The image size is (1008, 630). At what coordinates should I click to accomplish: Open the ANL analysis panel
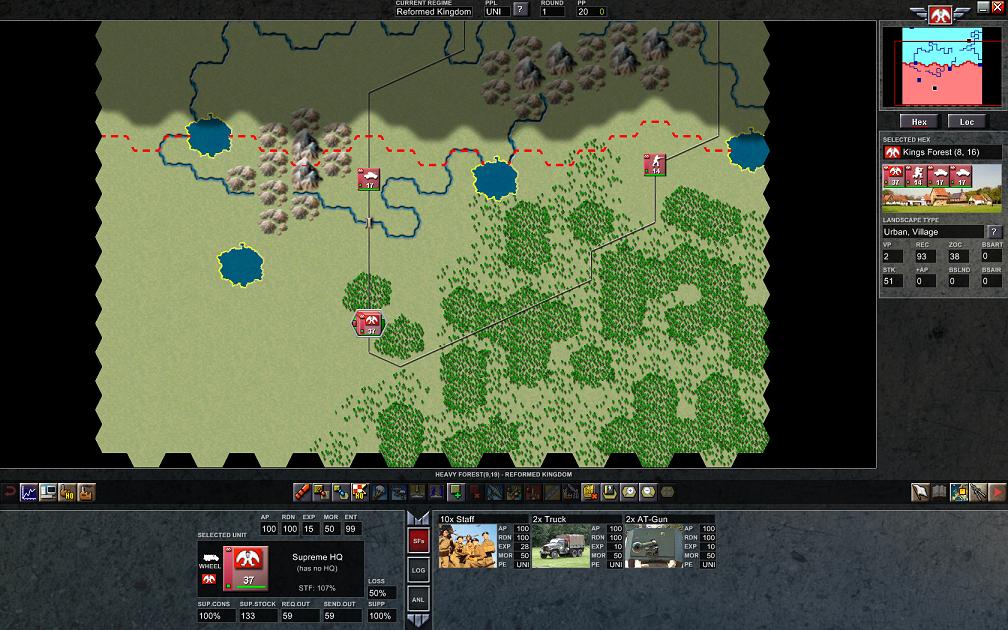coord(419,599)
